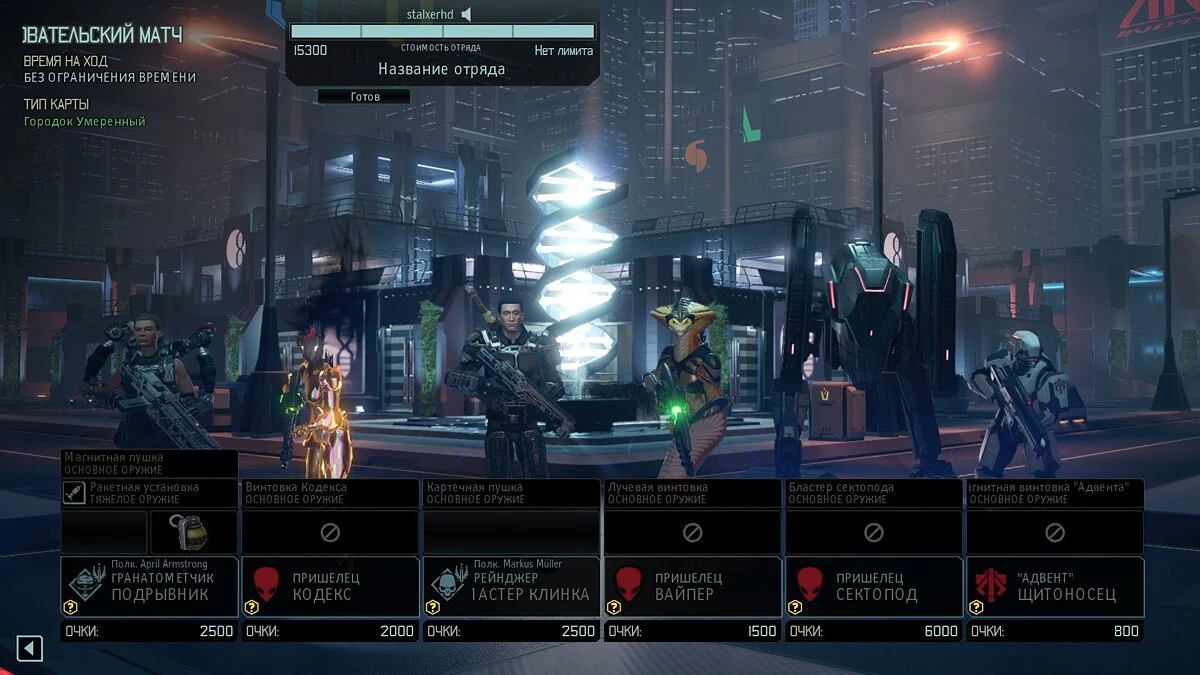Select the Рейнджер Мастер клинка unit card
1200x675 pixels.
[511, 587]
